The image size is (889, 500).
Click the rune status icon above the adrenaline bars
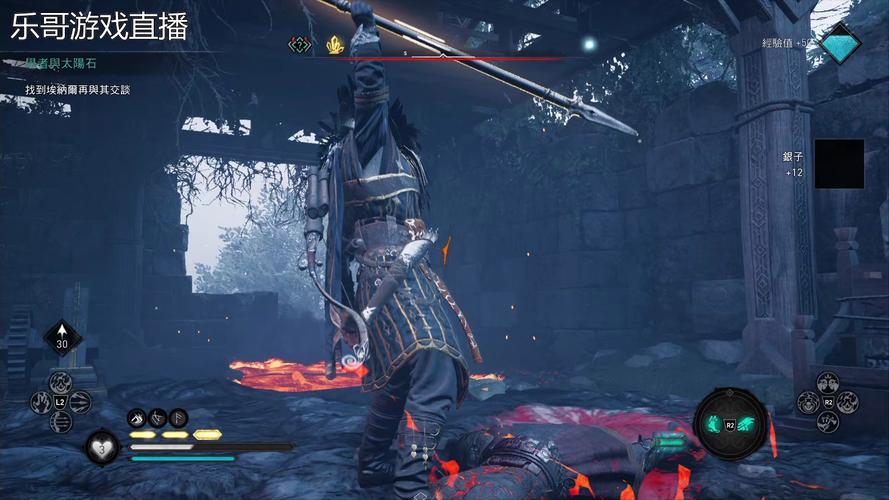tap(178, 418)
